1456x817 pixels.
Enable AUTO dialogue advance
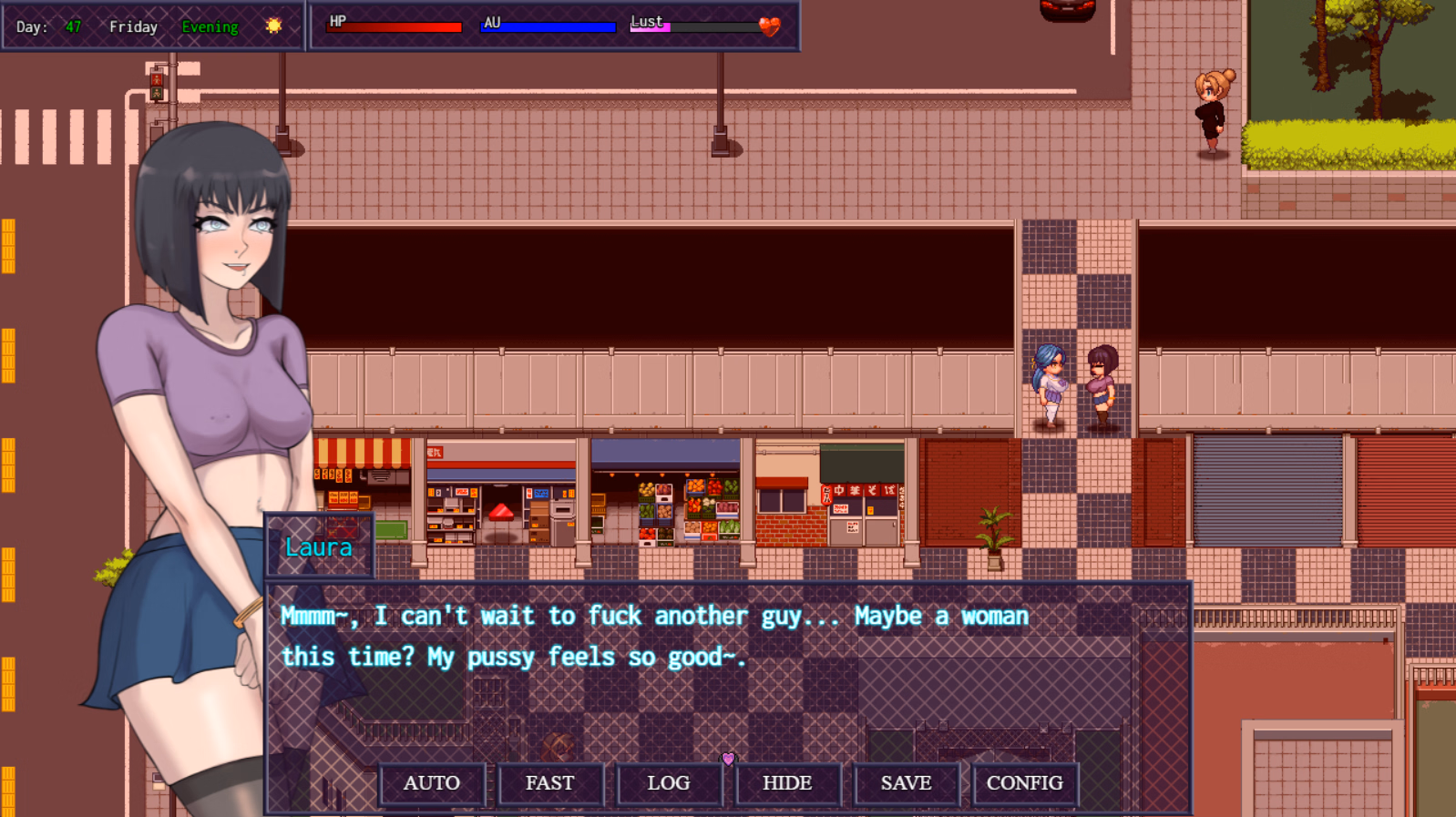coord(432,783)
